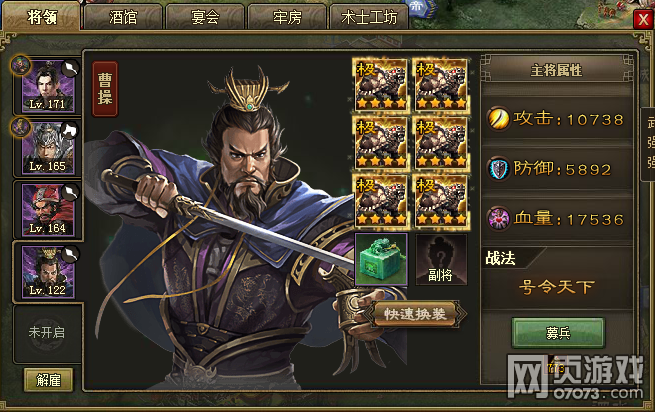
Task: Click the 未开启 locked general slot
Action: tap(47, 332)
